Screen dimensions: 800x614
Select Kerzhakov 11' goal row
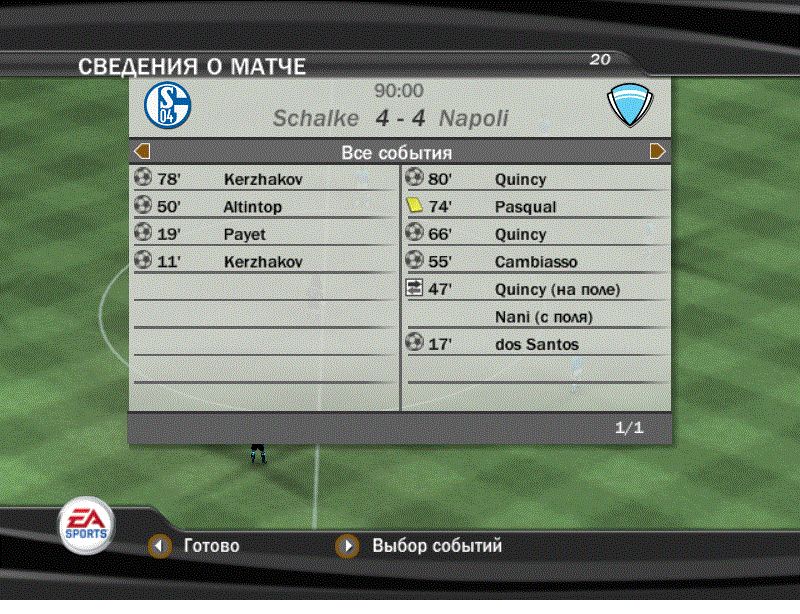pos(264,262)
